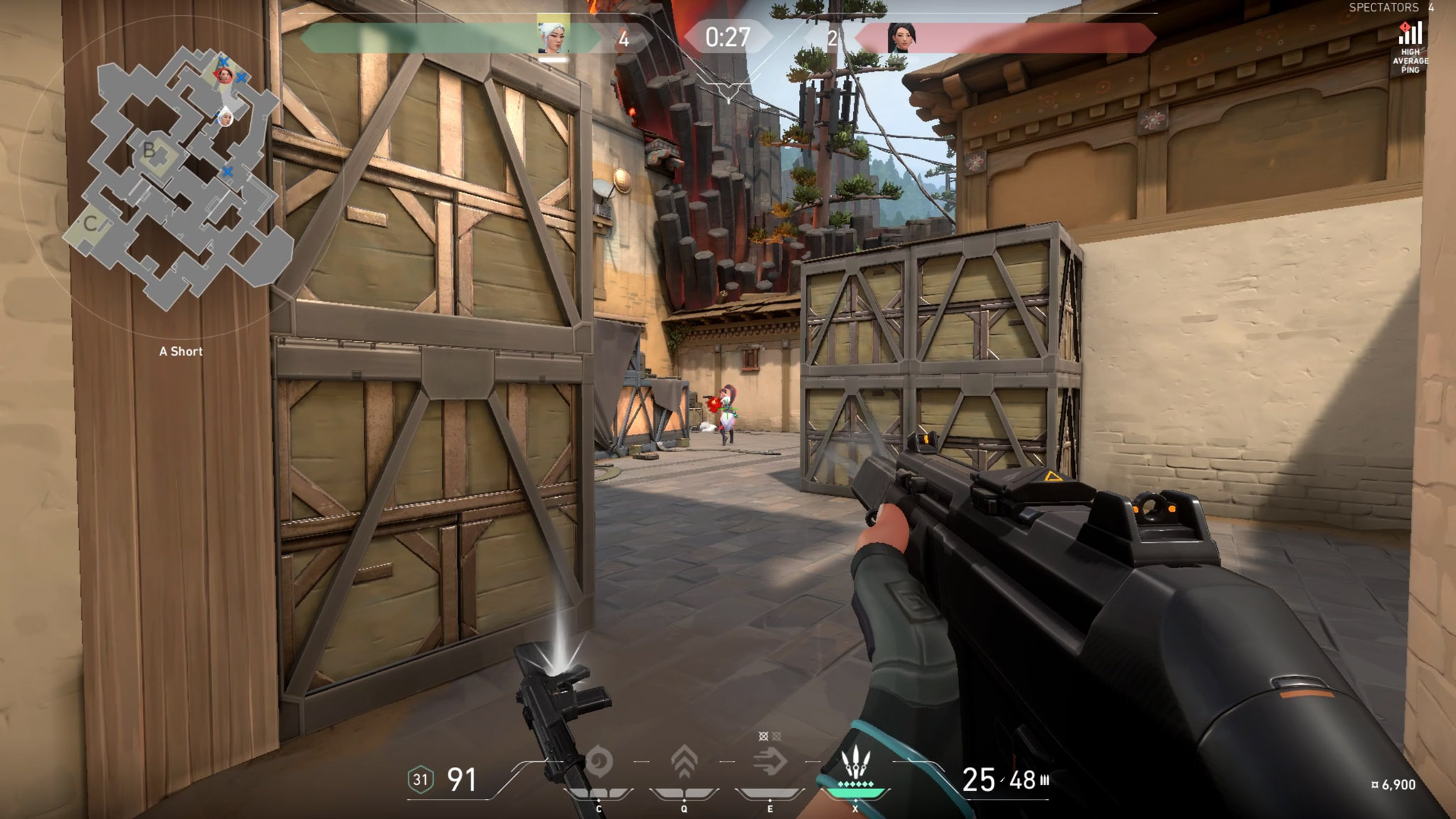Image resolution: width=1456 pixels, height=819 pixels.
Task: Activate the Cloudburst ability icon
Action: pos(599,763)
